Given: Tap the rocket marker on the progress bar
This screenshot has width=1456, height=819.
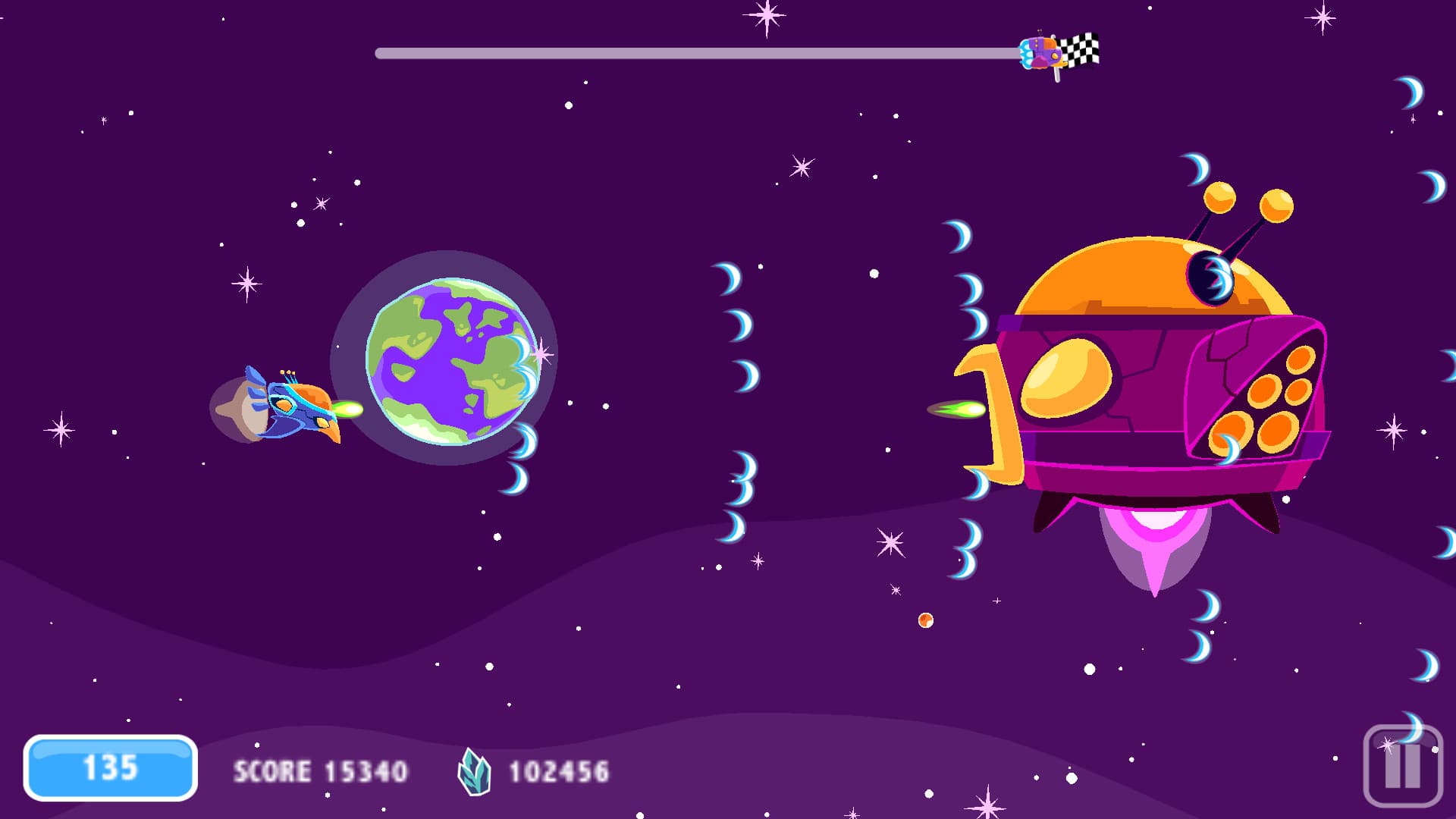Looking at the screenshot, I should (1039, 52).
